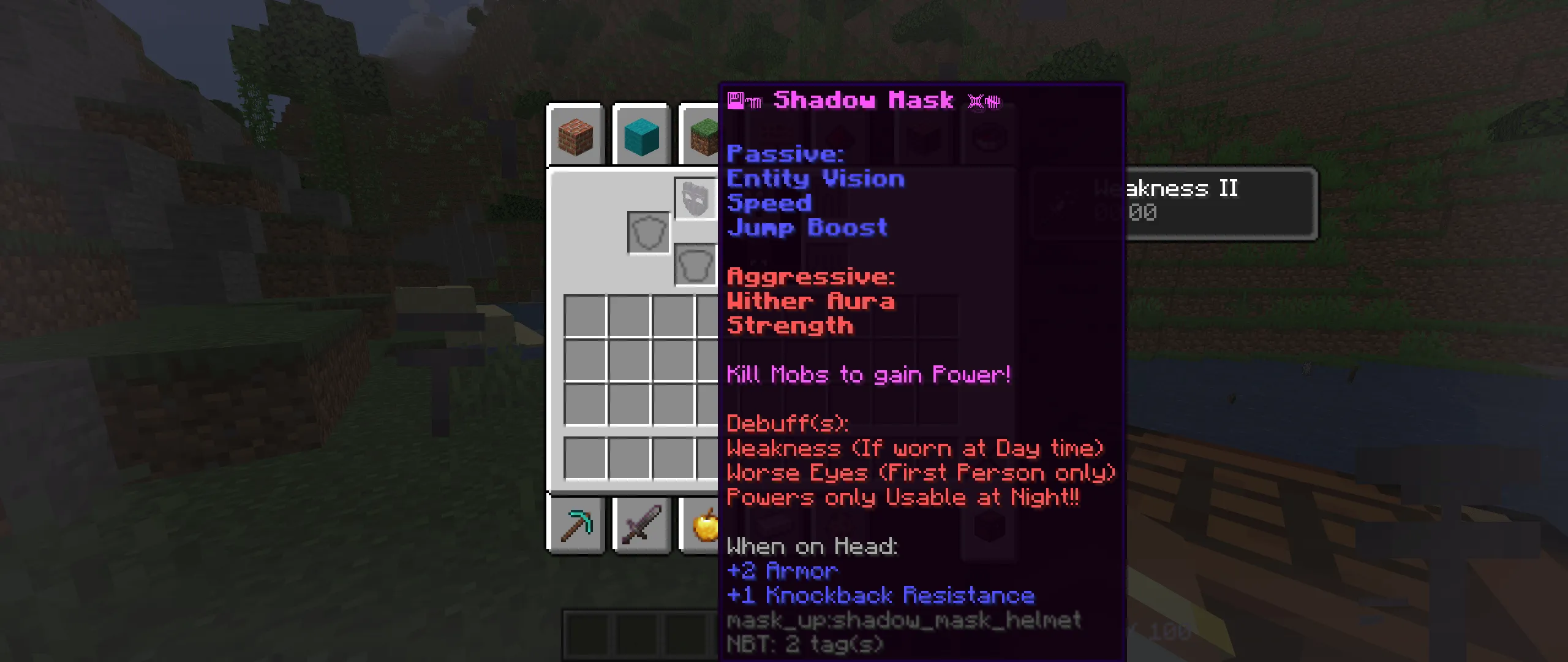
Task: Pick the grass block from the top row
Action: coord(703,135)
